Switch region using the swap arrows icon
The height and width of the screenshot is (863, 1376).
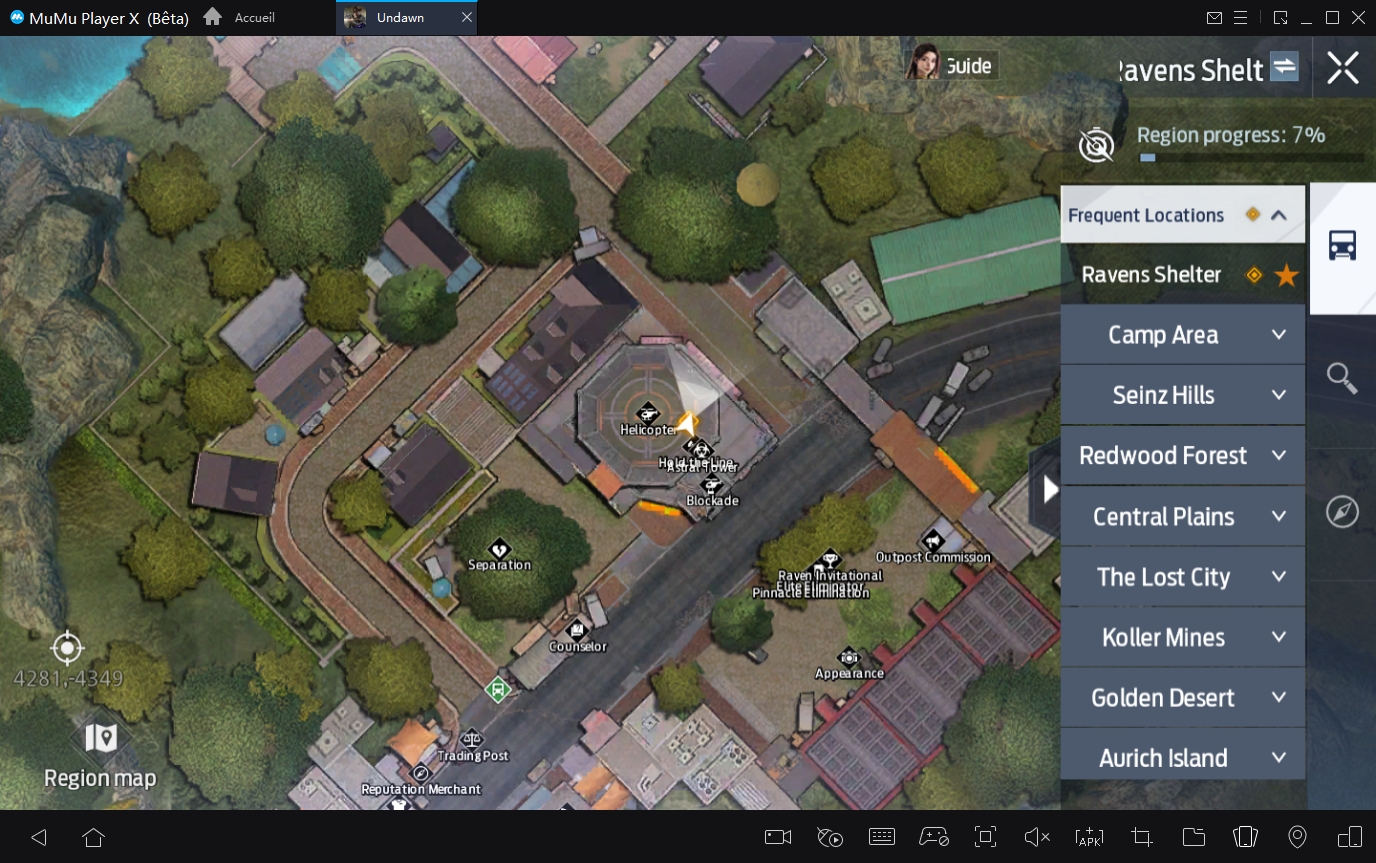pos(1285,67)
